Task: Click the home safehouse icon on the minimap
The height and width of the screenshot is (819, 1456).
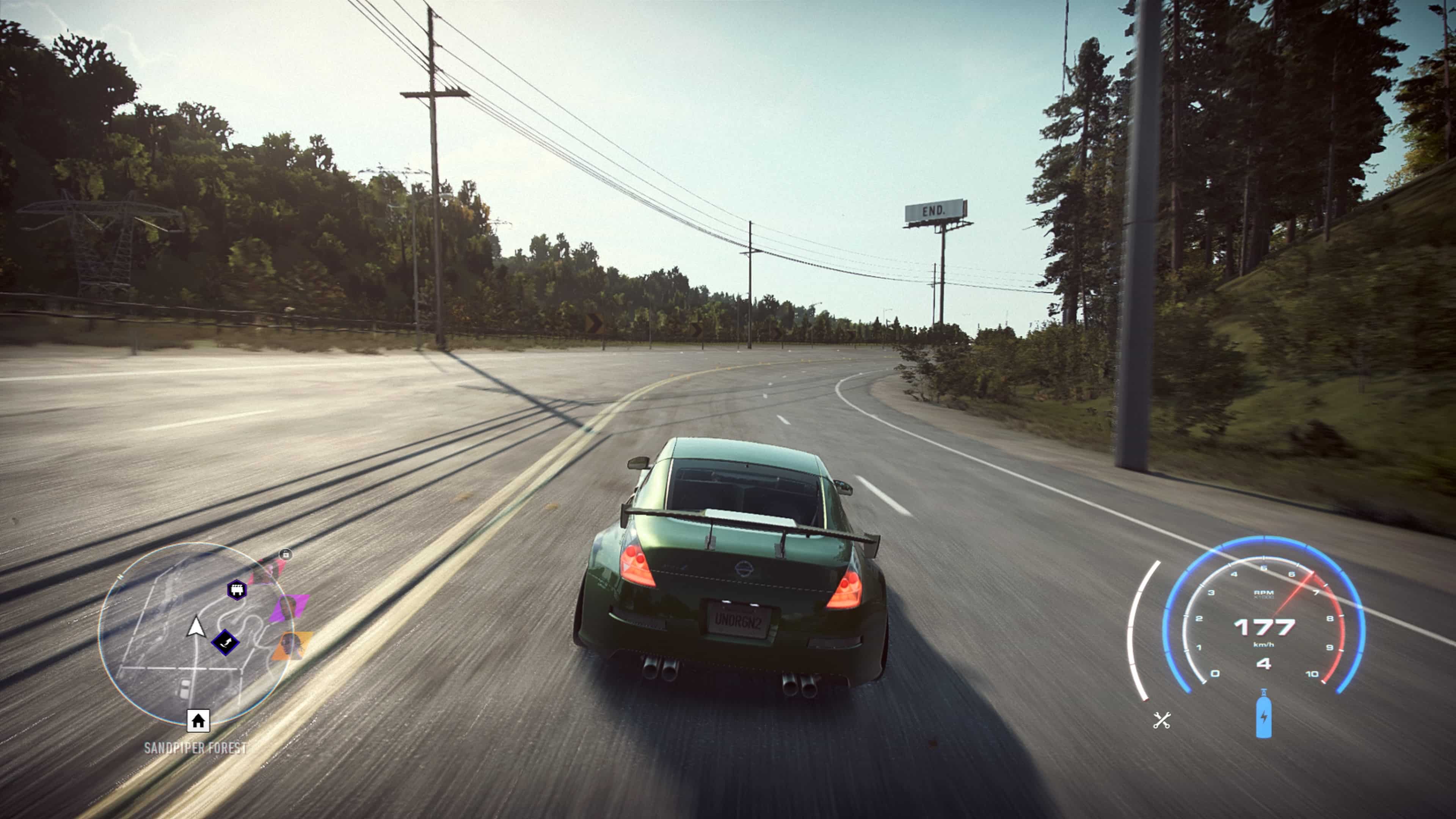Action: coord(198,721)
